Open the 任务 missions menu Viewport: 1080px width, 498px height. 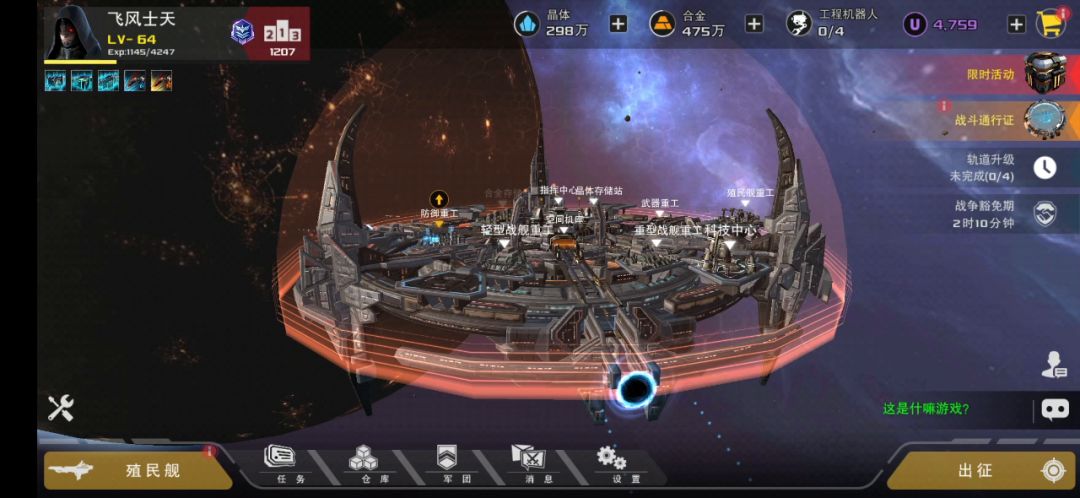tap(281, 465)
